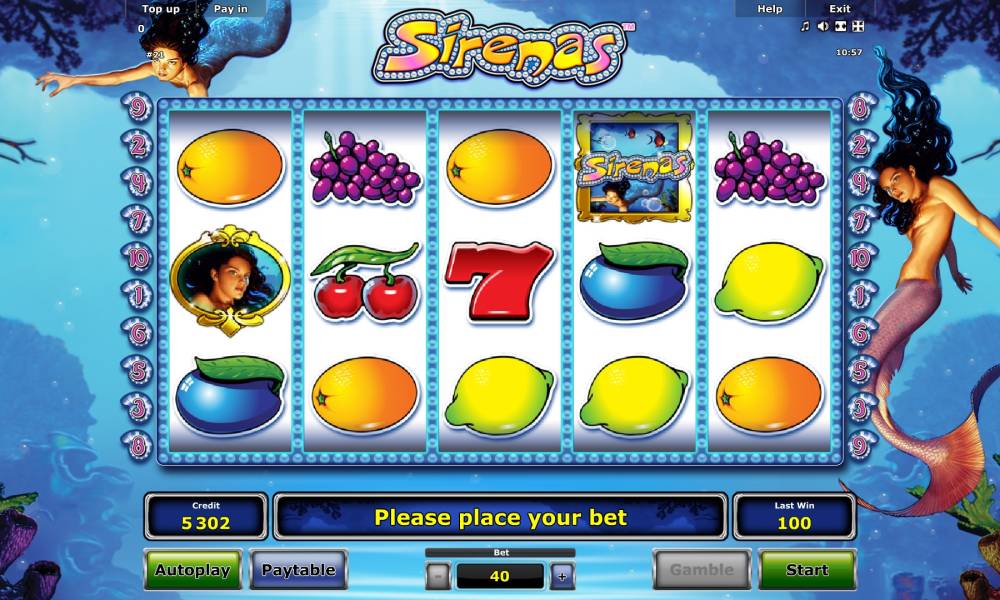The width and height of the screenshot is (1000, 600).
Task: Toggle the music note icon
Action: (x=805, y=27)
